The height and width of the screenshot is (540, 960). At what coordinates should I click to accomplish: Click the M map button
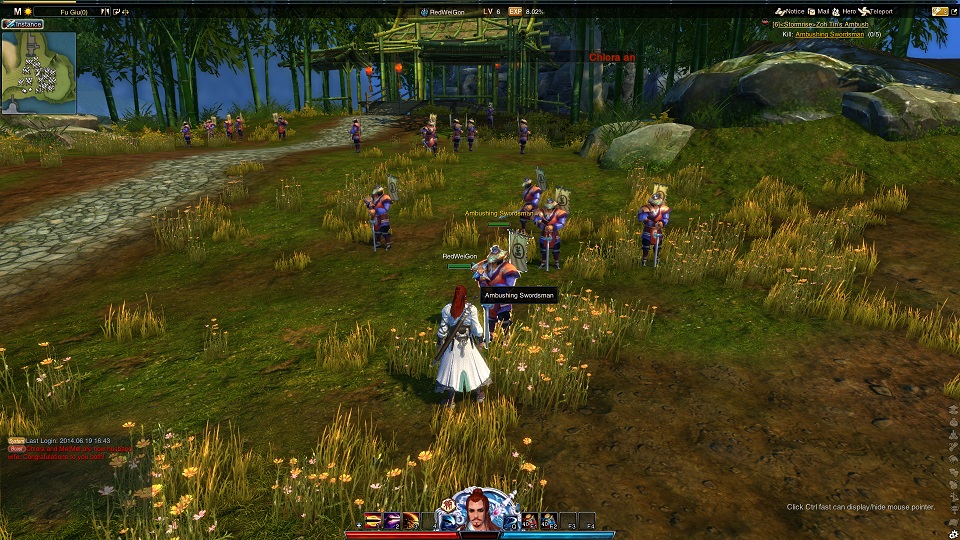18,11
